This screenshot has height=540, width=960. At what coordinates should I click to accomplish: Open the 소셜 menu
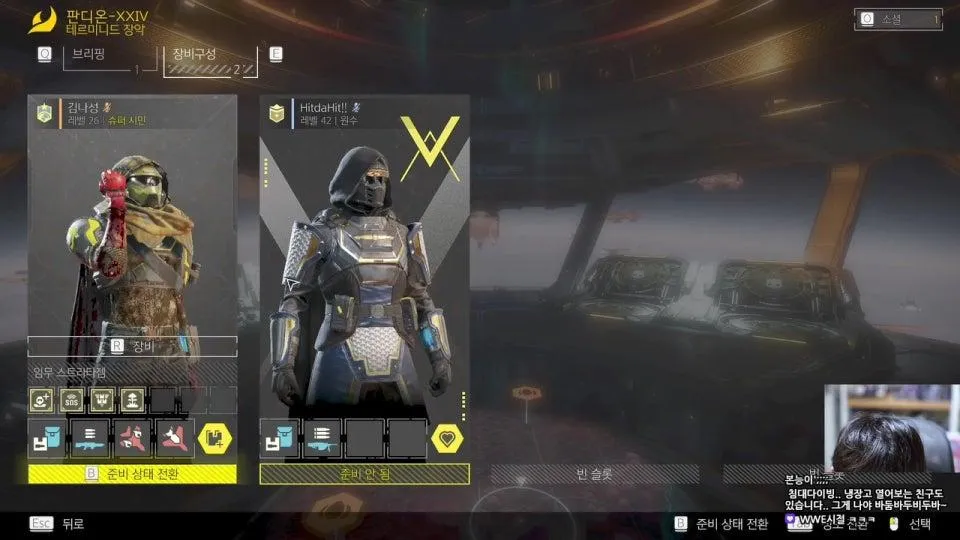click(898, 19)
